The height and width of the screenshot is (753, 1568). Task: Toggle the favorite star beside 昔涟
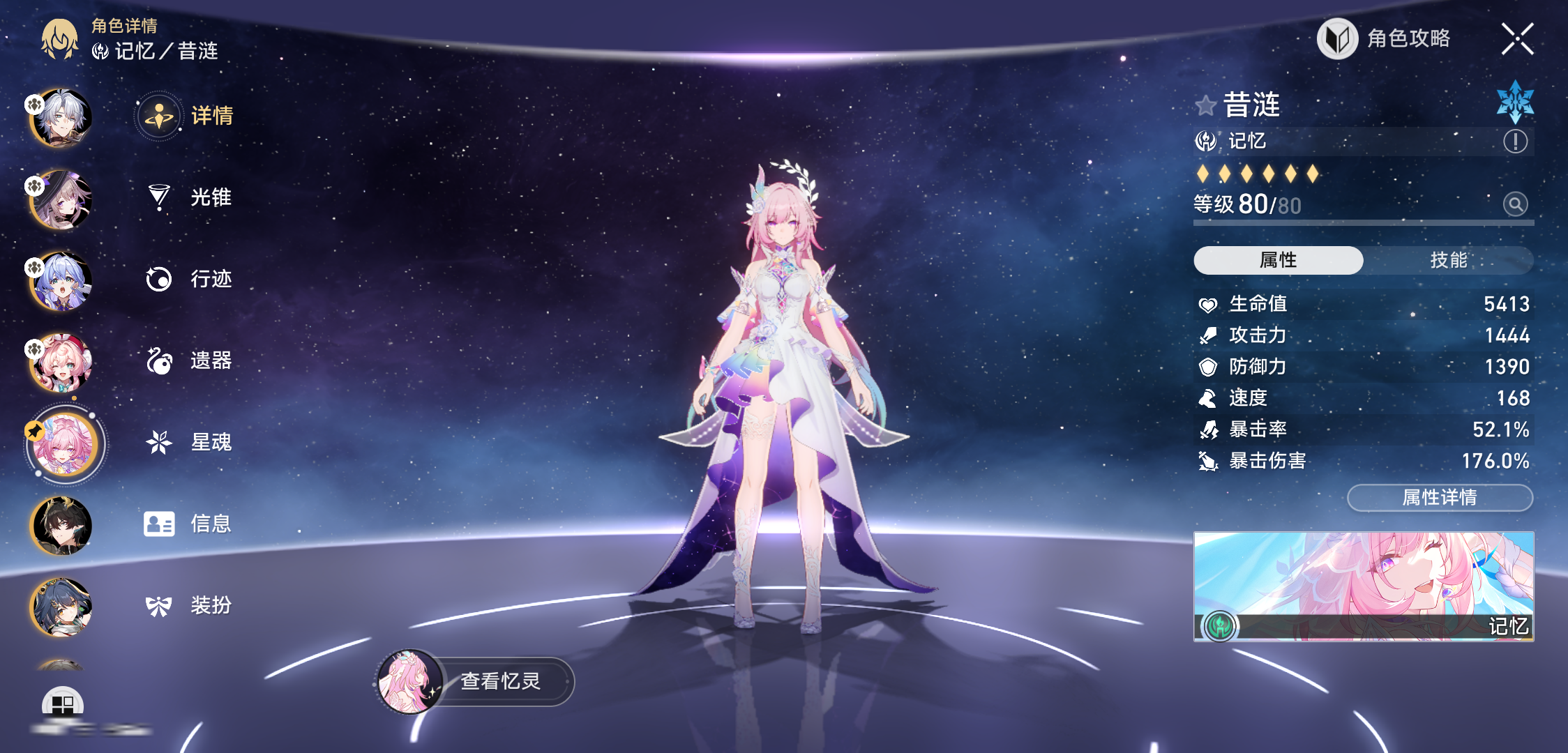(1205, 106)
